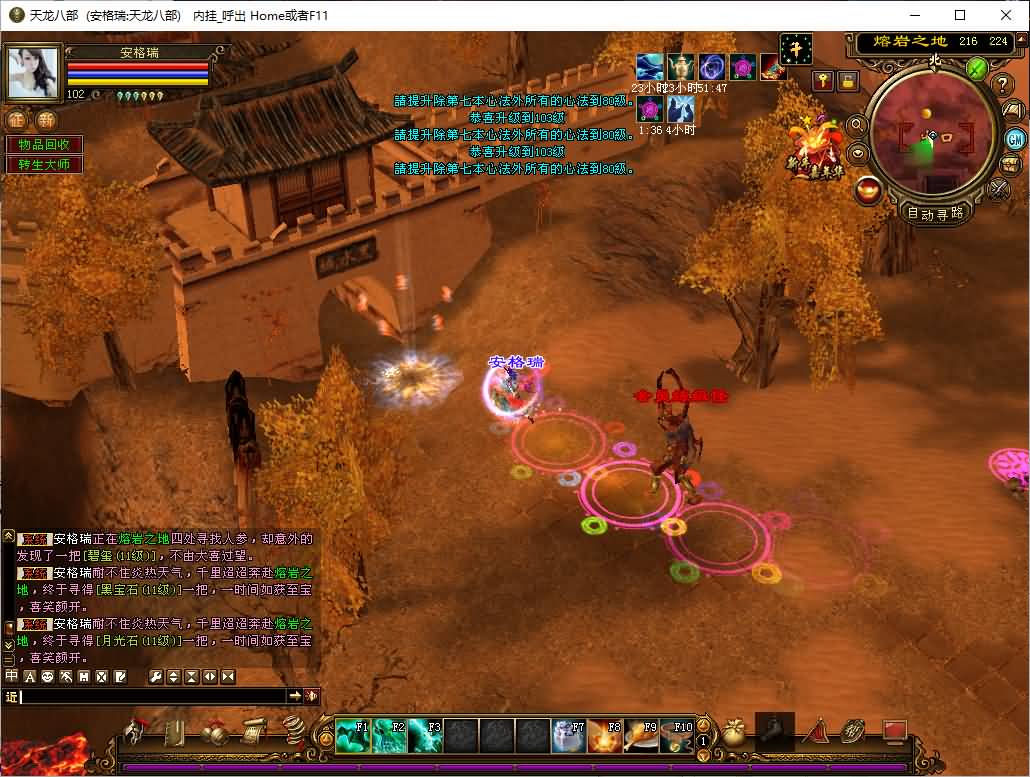This screenshot has height=777, width=1030.
Task: Click the round 征 button under the portrait
Action: [x=17, y=120]
